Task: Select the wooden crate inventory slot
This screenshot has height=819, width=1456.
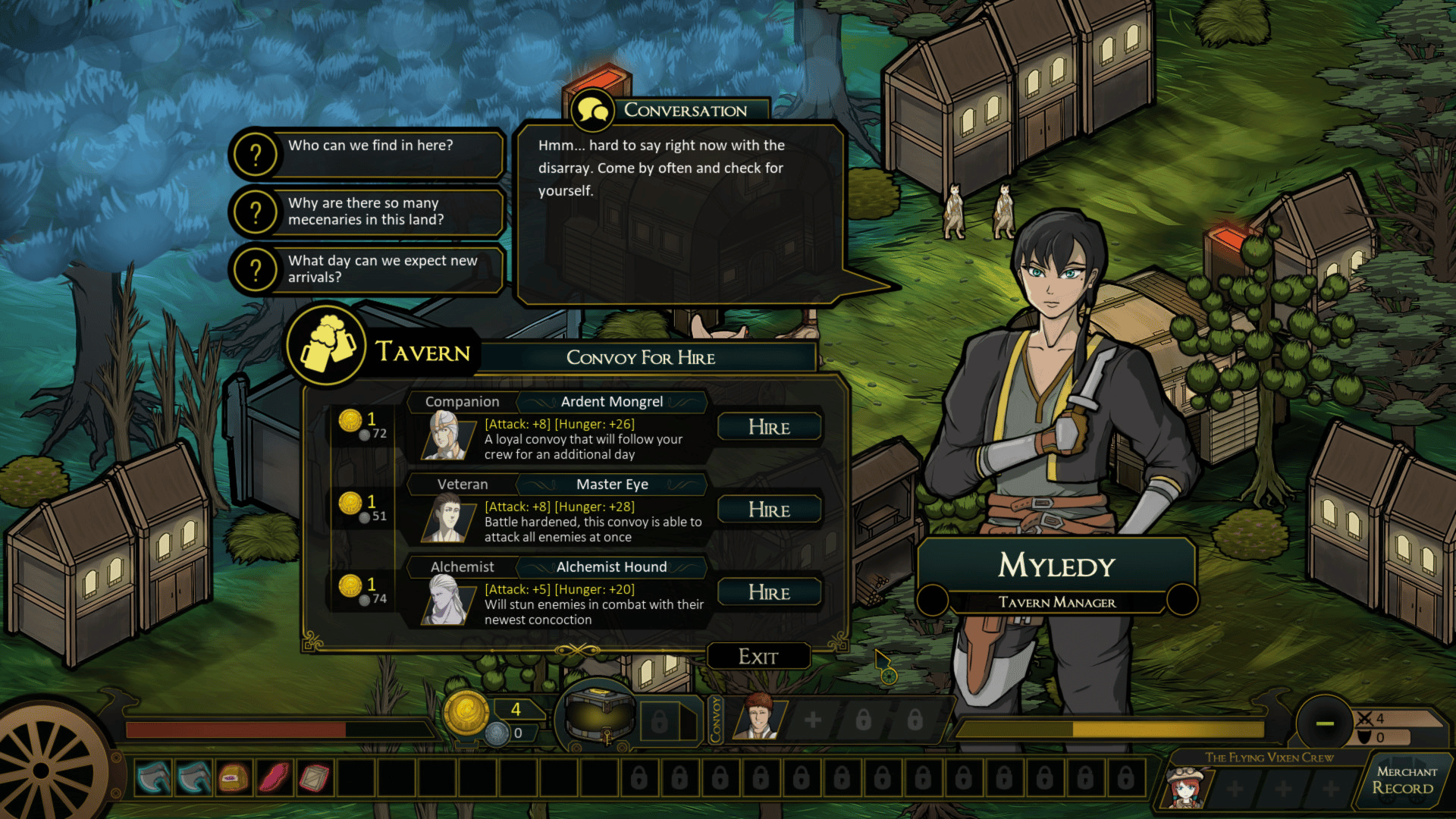Action: click(315, 778)
